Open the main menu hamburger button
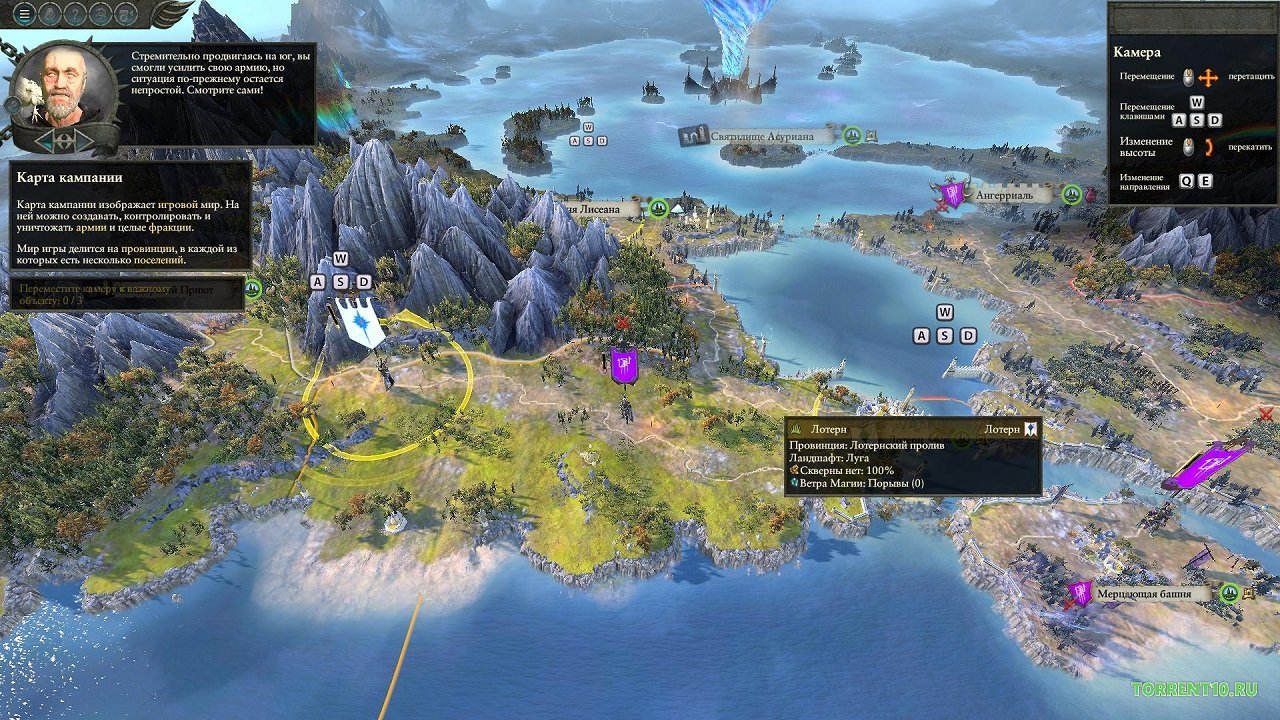Image resolution: width=1280 pixels, height=720 pixels. [x=23, y=14]
